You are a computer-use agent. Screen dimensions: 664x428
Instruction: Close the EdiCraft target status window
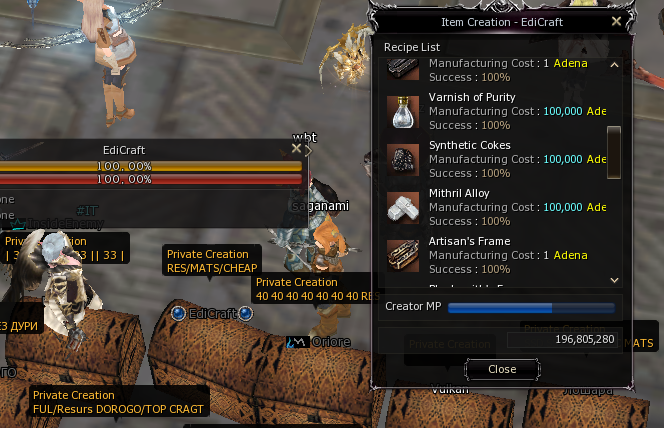coord(296,148)
